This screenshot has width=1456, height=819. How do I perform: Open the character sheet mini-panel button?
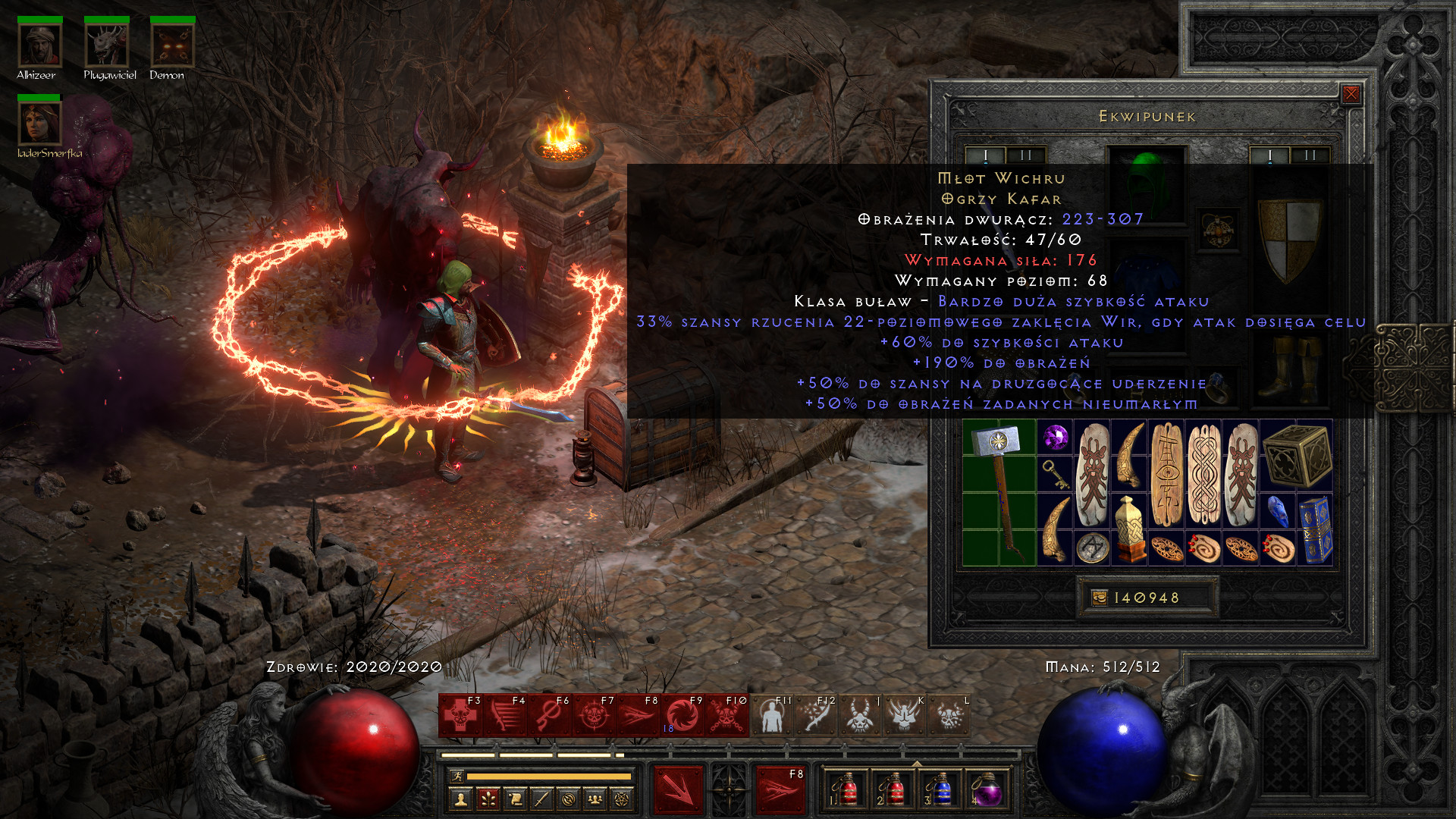(x=460, y=799)
